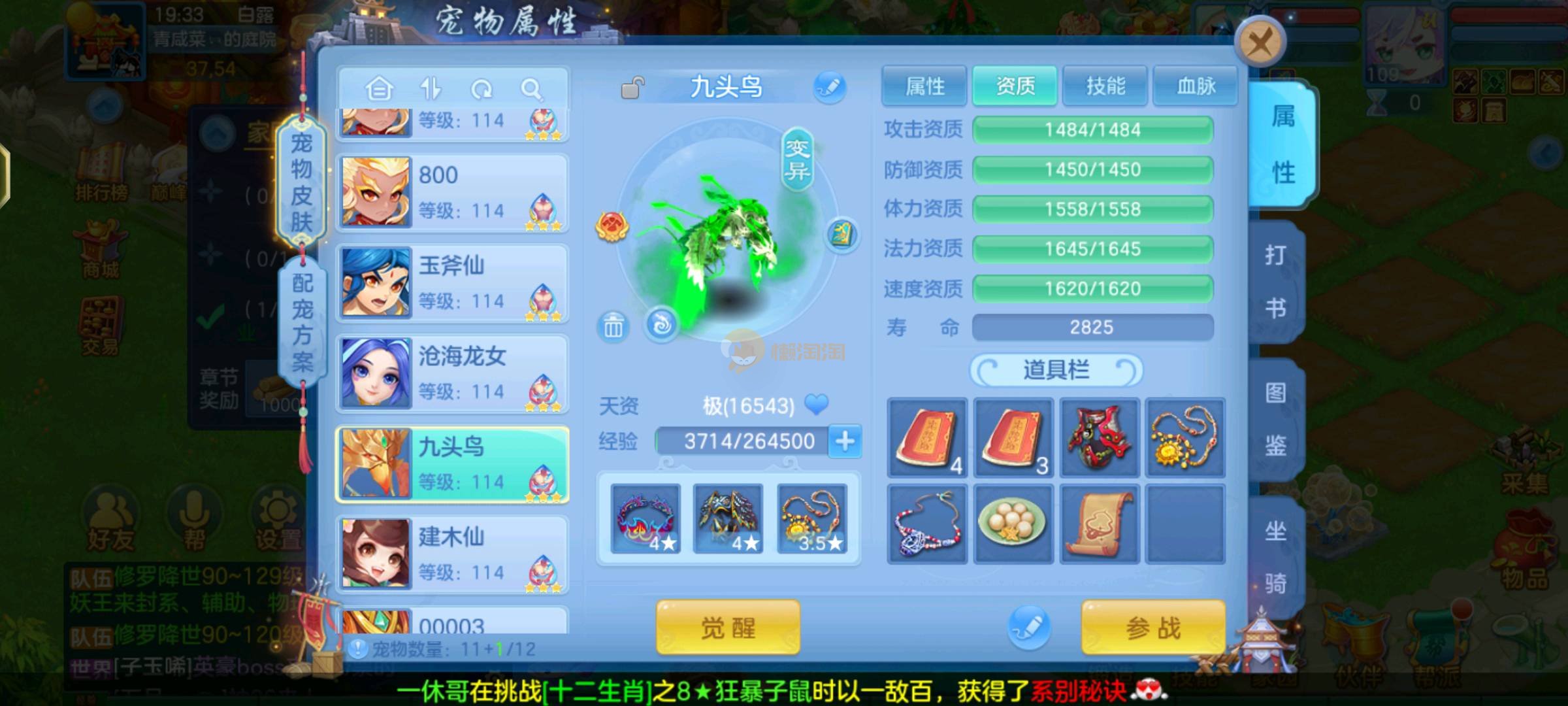Viewport: 1568px width, 706px height.
Task: Click the yellow 觉醒 awaken button
Action: (728, 628)
